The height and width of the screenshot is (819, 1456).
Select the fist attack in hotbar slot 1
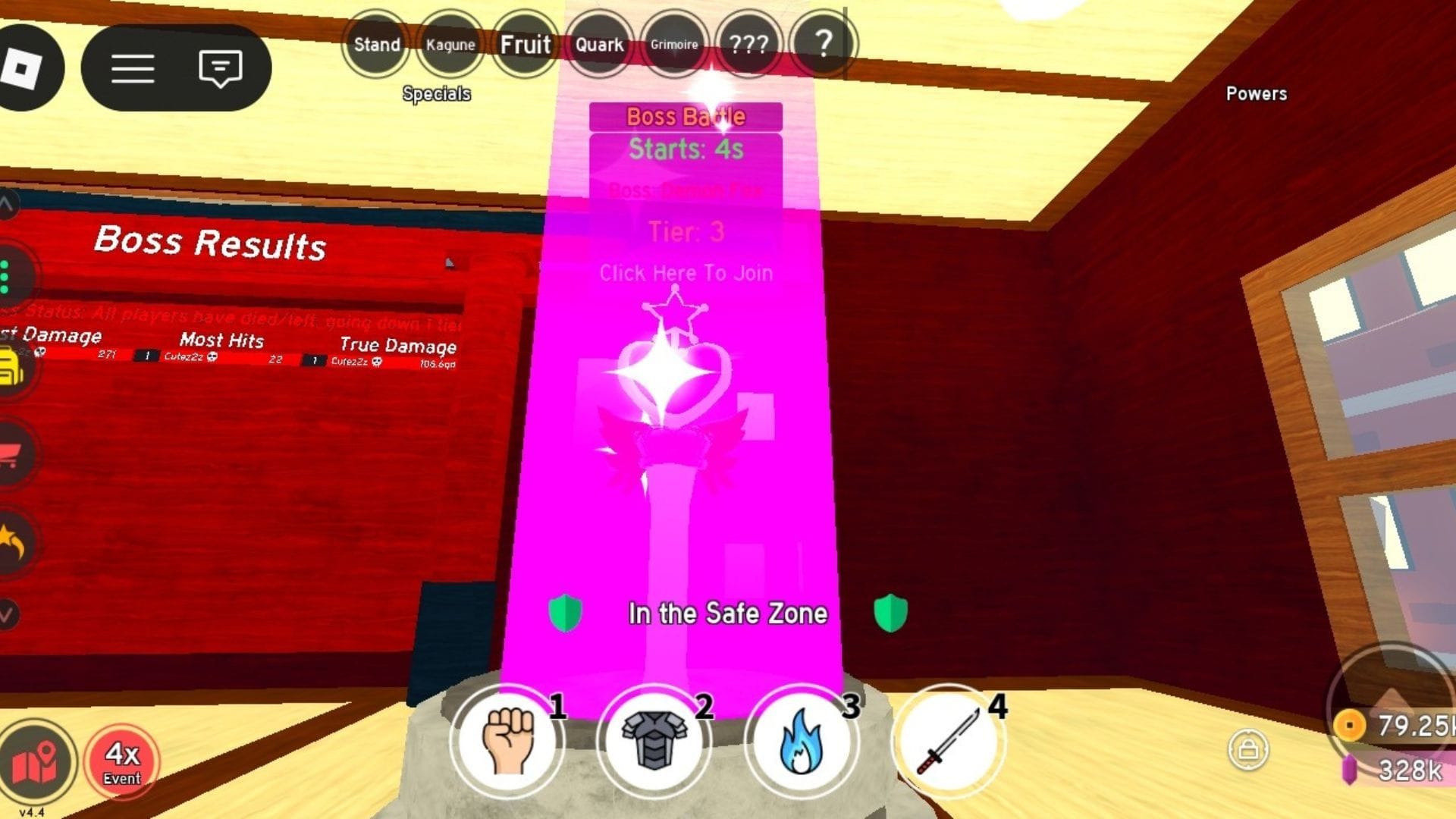pos(507,739)
